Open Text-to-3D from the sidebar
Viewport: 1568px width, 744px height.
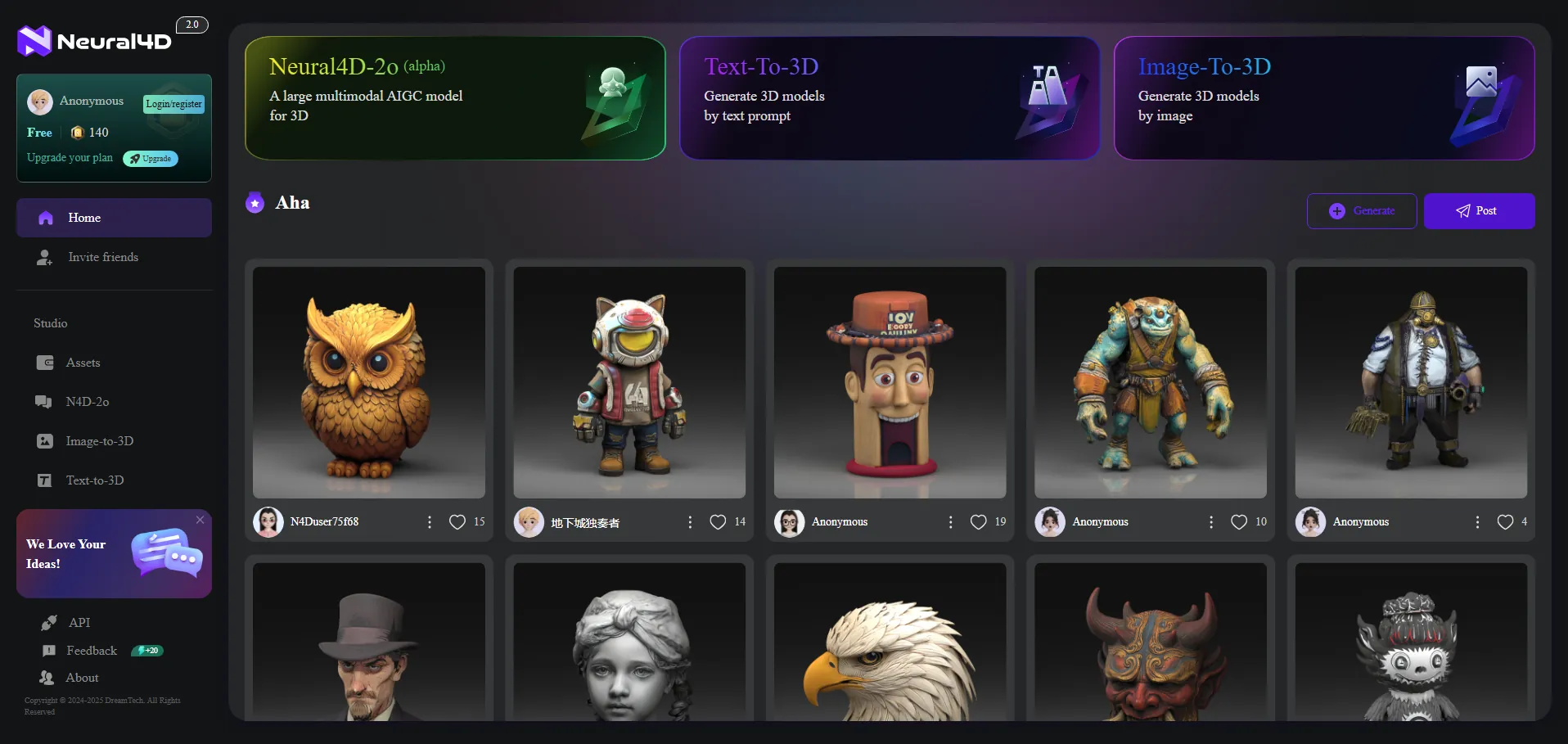point(95,480)
